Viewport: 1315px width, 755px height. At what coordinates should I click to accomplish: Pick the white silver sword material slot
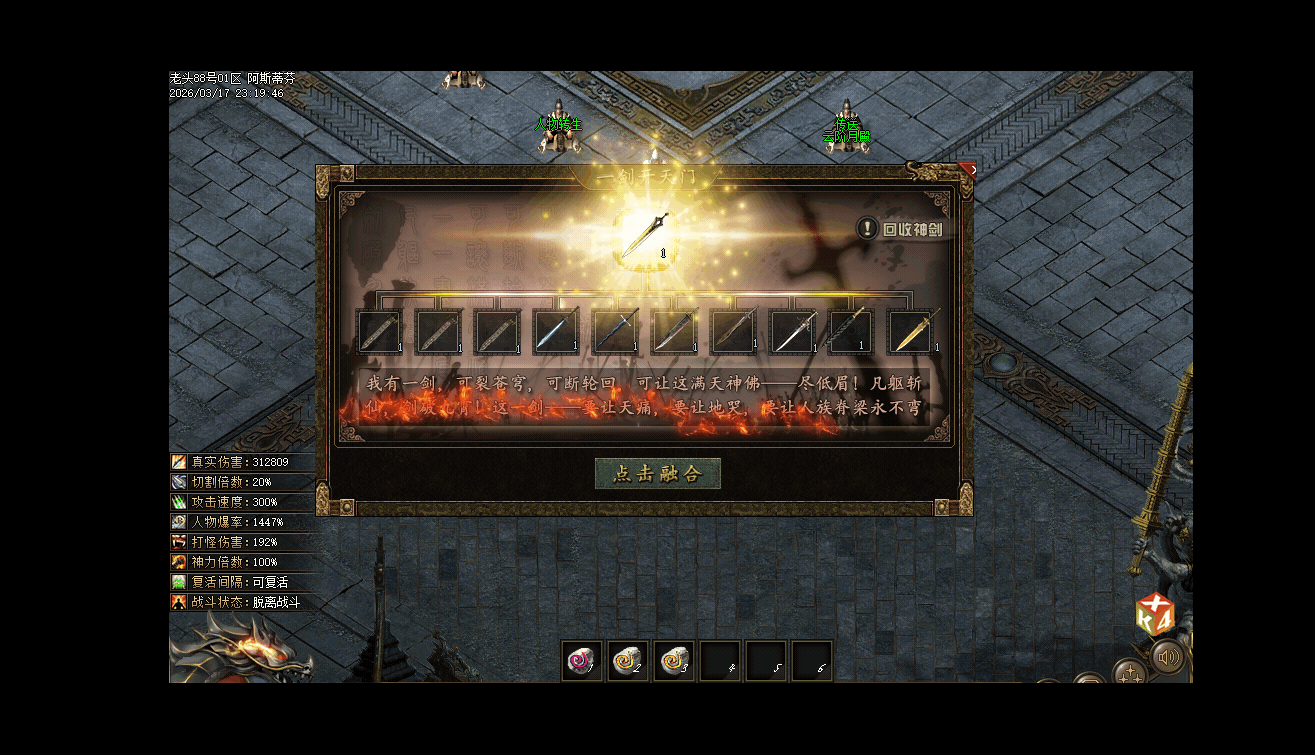pyautogui.click(x=794, y=331)
